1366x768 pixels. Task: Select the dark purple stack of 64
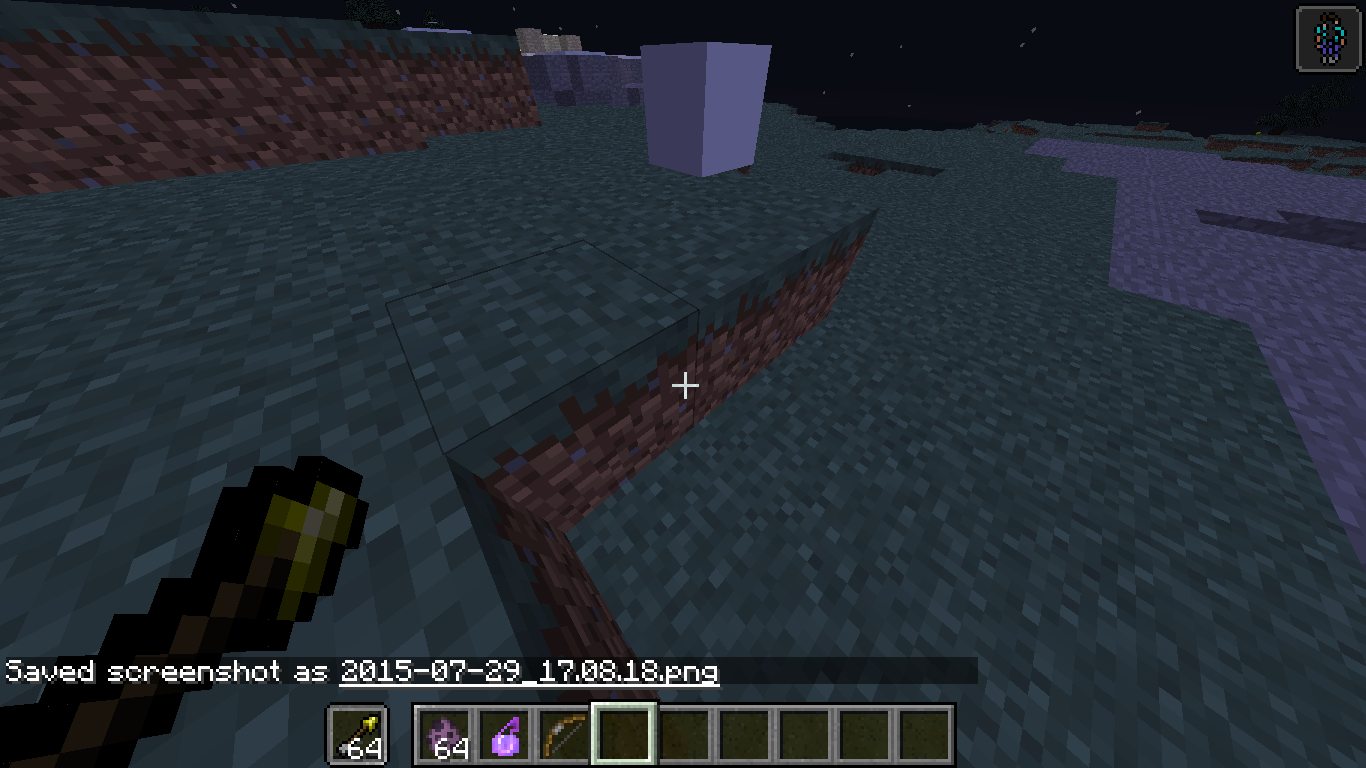click(x=444, y=735)
